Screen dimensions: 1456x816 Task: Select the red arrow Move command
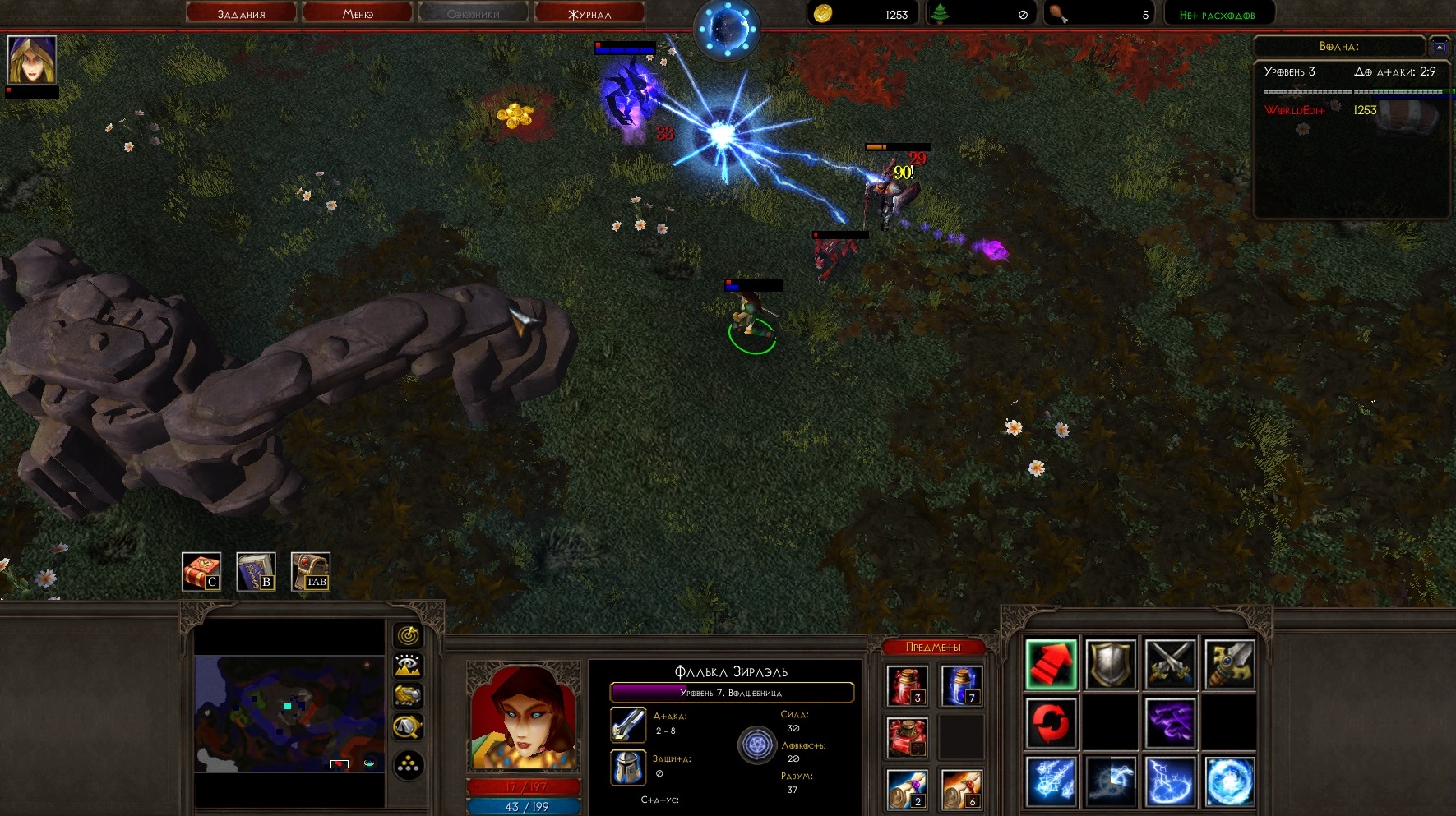(1051, 664)
